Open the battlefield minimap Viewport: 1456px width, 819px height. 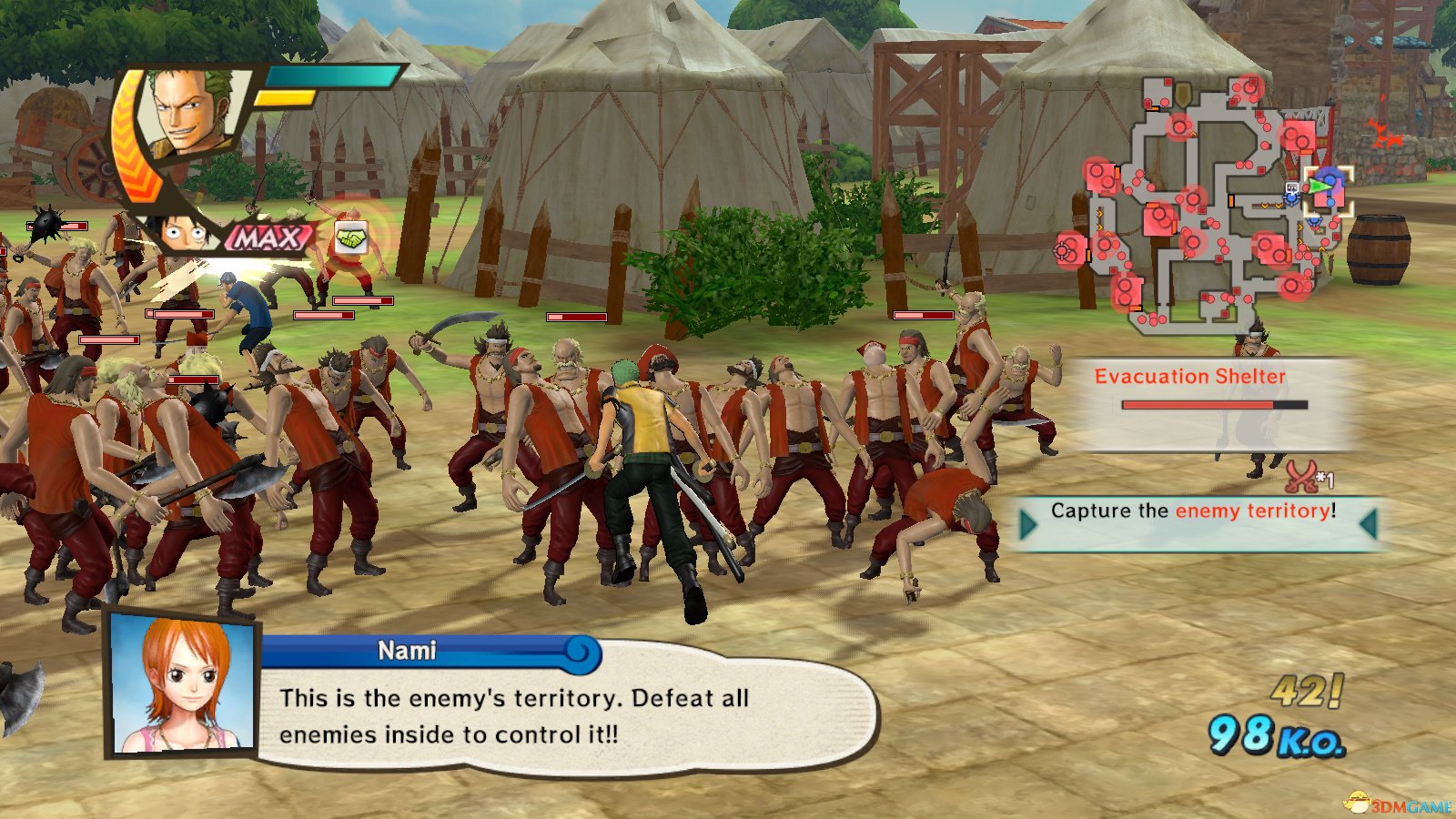tap(1210, 205)
